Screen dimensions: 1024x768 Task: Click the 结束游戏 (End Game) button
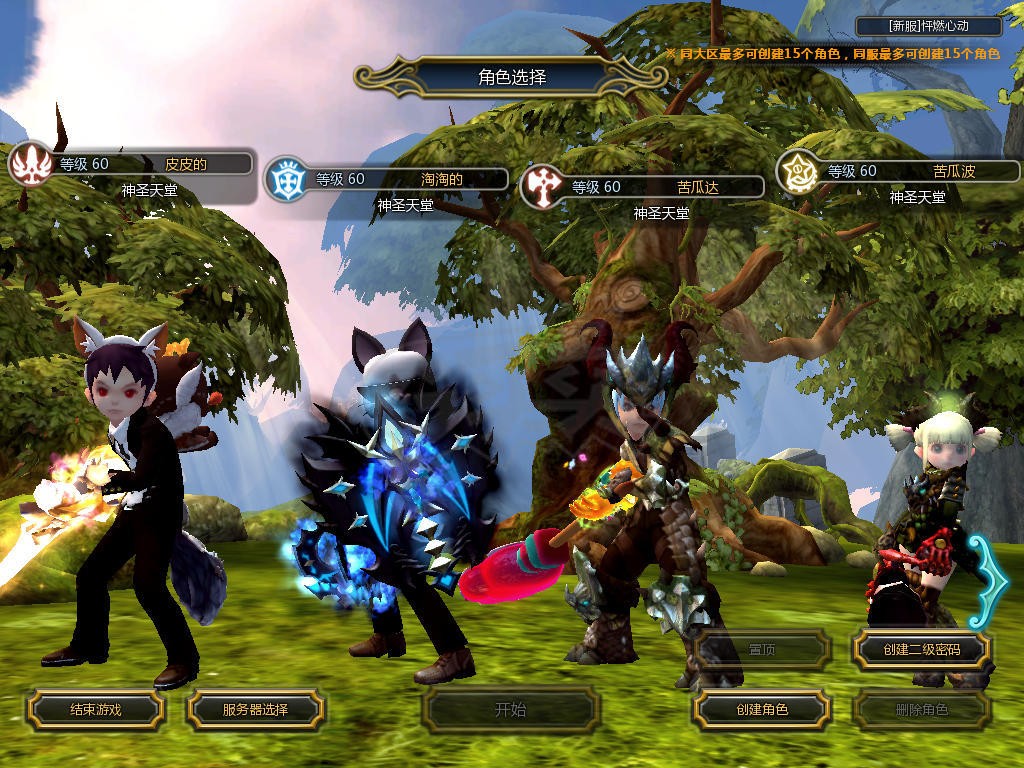pyautogui.click(x=95, y=710)
